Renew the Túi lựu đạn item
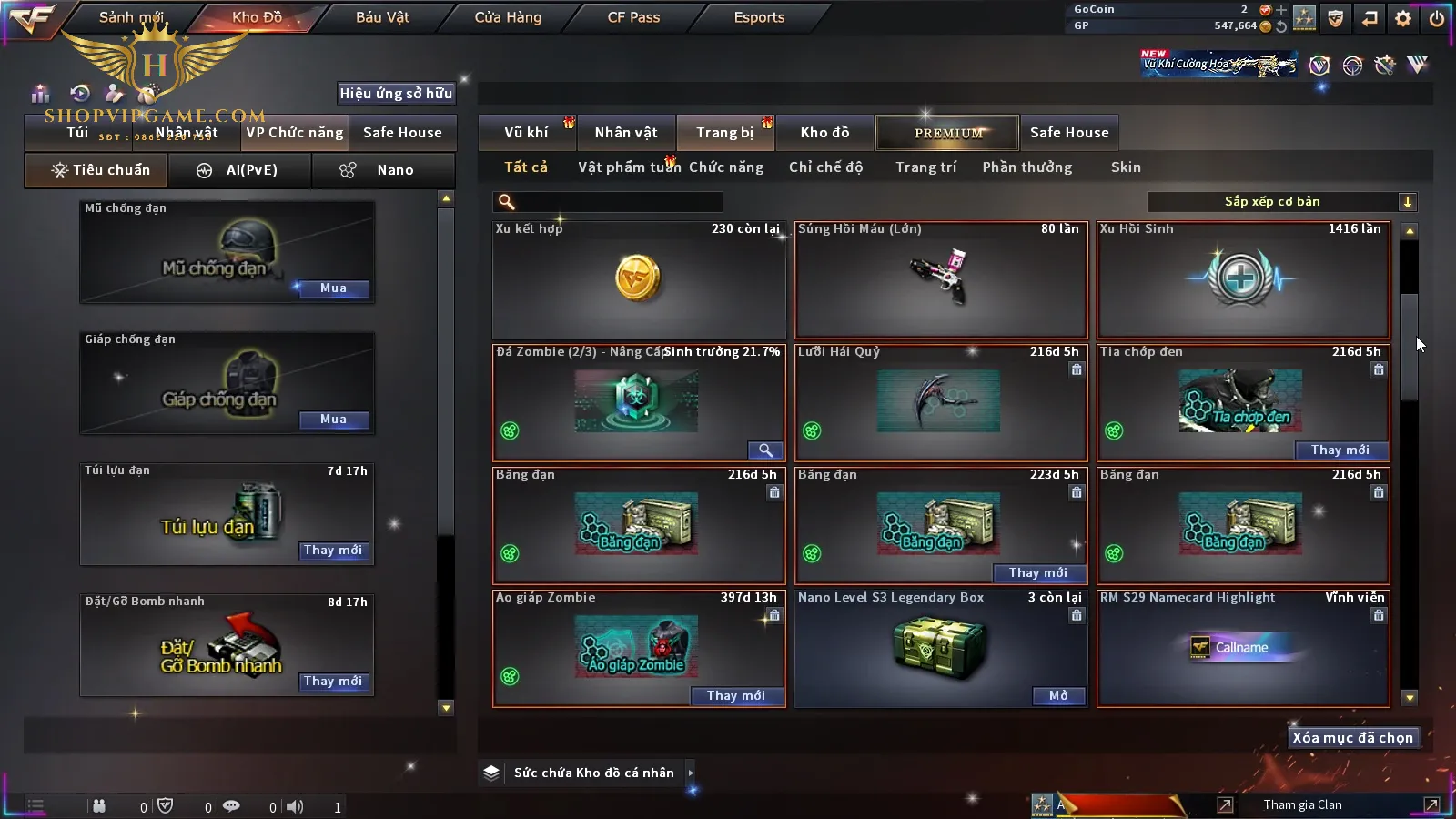This screenshot has height=819, width=1456. 333,551
